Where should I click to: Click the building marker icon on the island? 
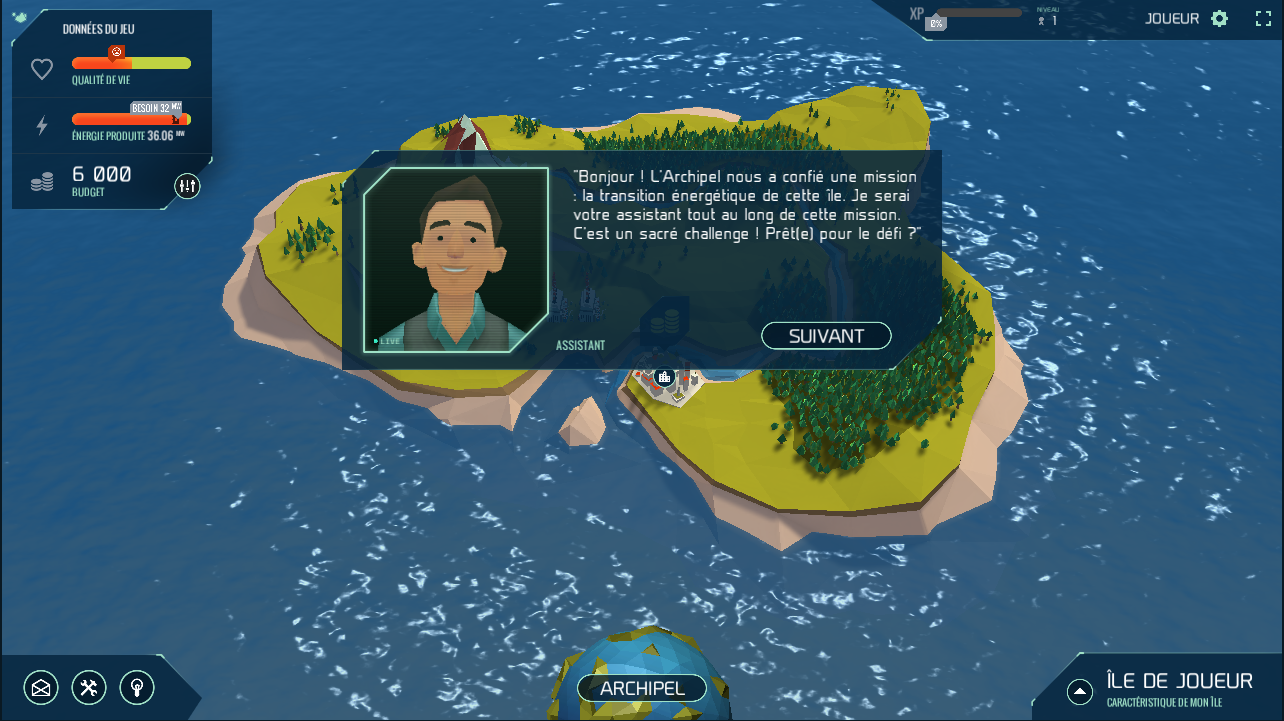(x=662, y=377)
